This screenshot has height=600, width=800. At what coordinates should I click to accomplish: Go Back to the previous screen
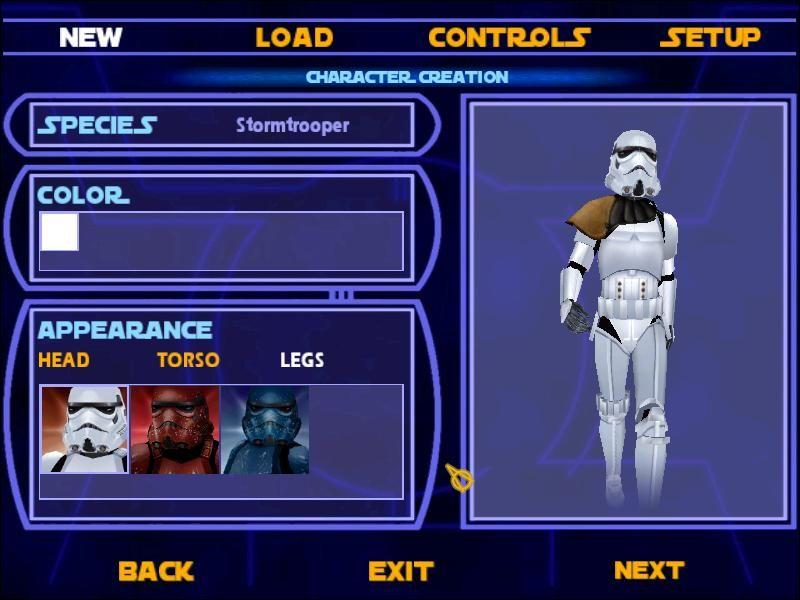click(155, 571)
